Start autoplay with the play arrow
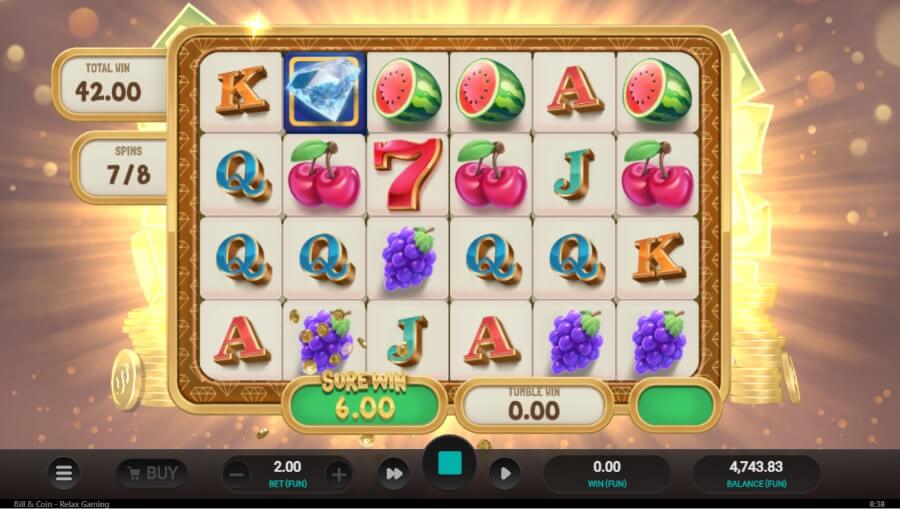 (x=505, y=473)
